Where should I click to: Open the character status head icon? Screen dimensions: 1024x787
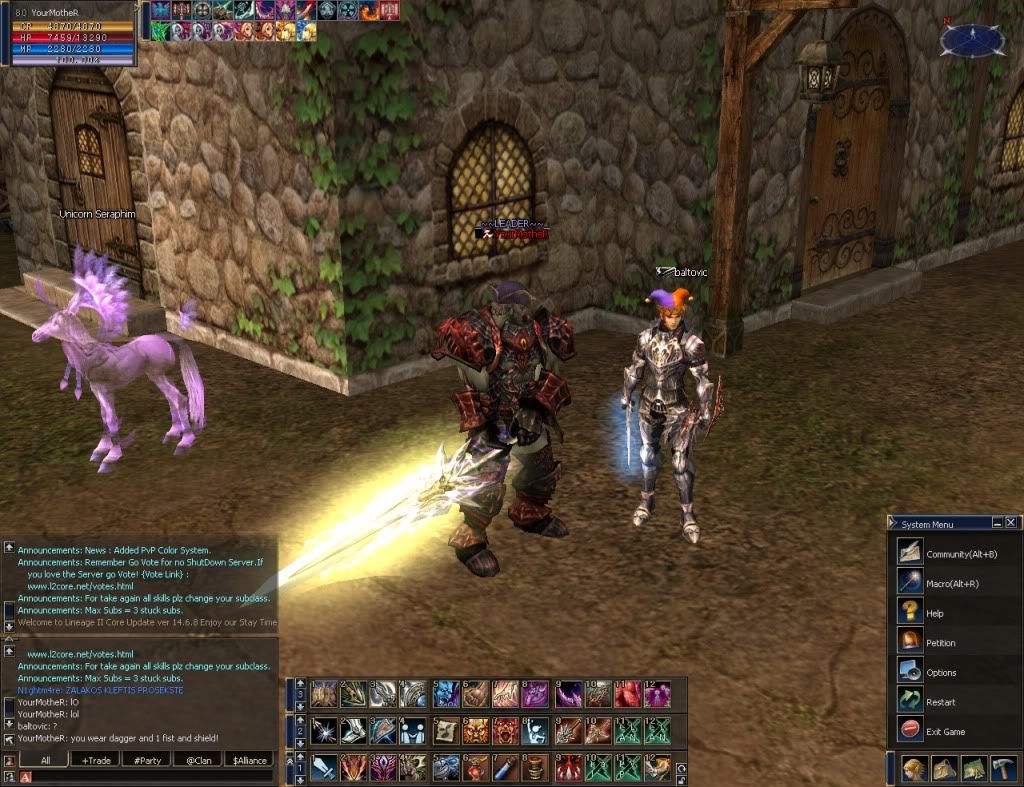click(913, 768)
